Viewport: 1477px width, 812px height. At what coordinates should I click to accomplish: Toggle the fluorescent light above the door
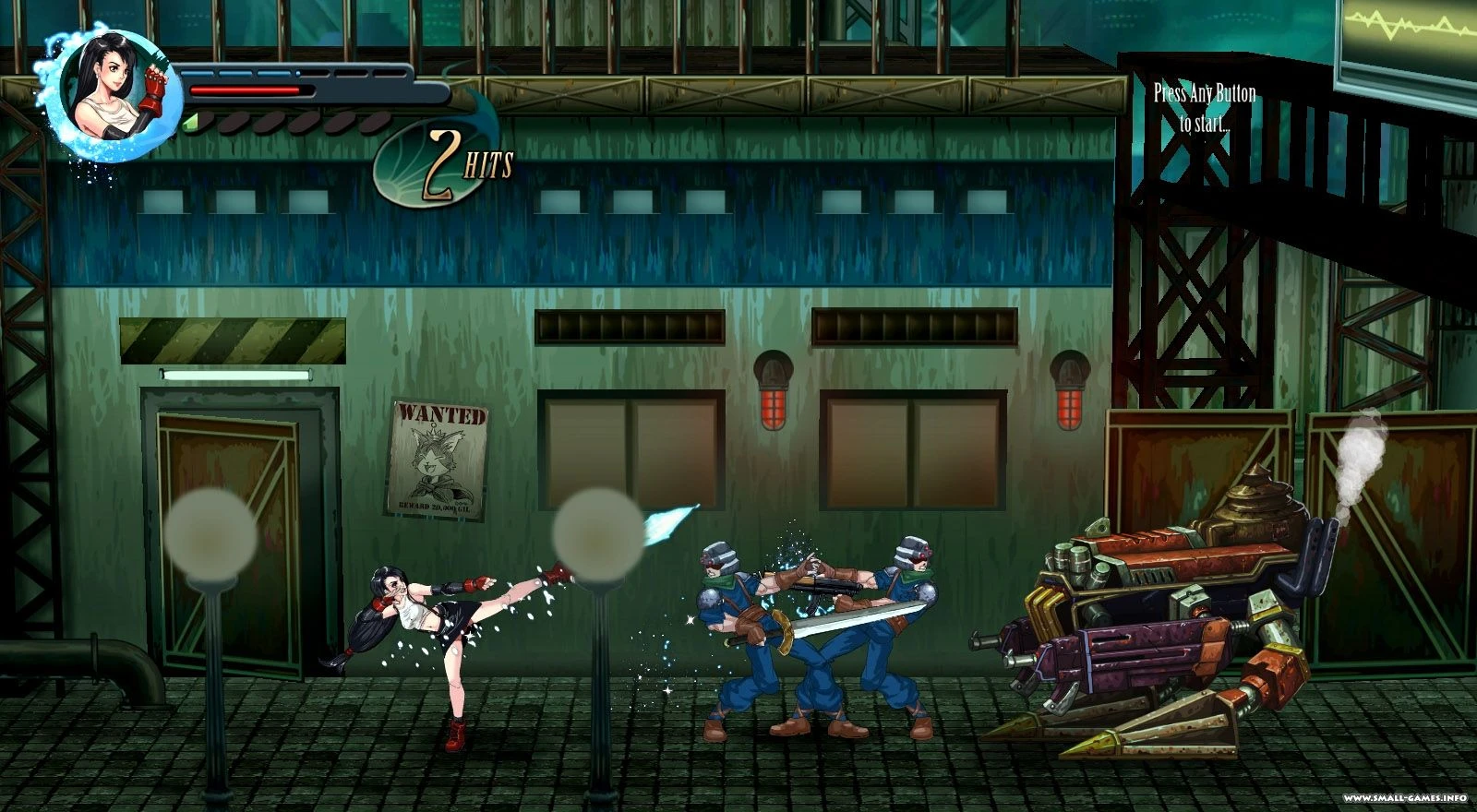(235, 373)
